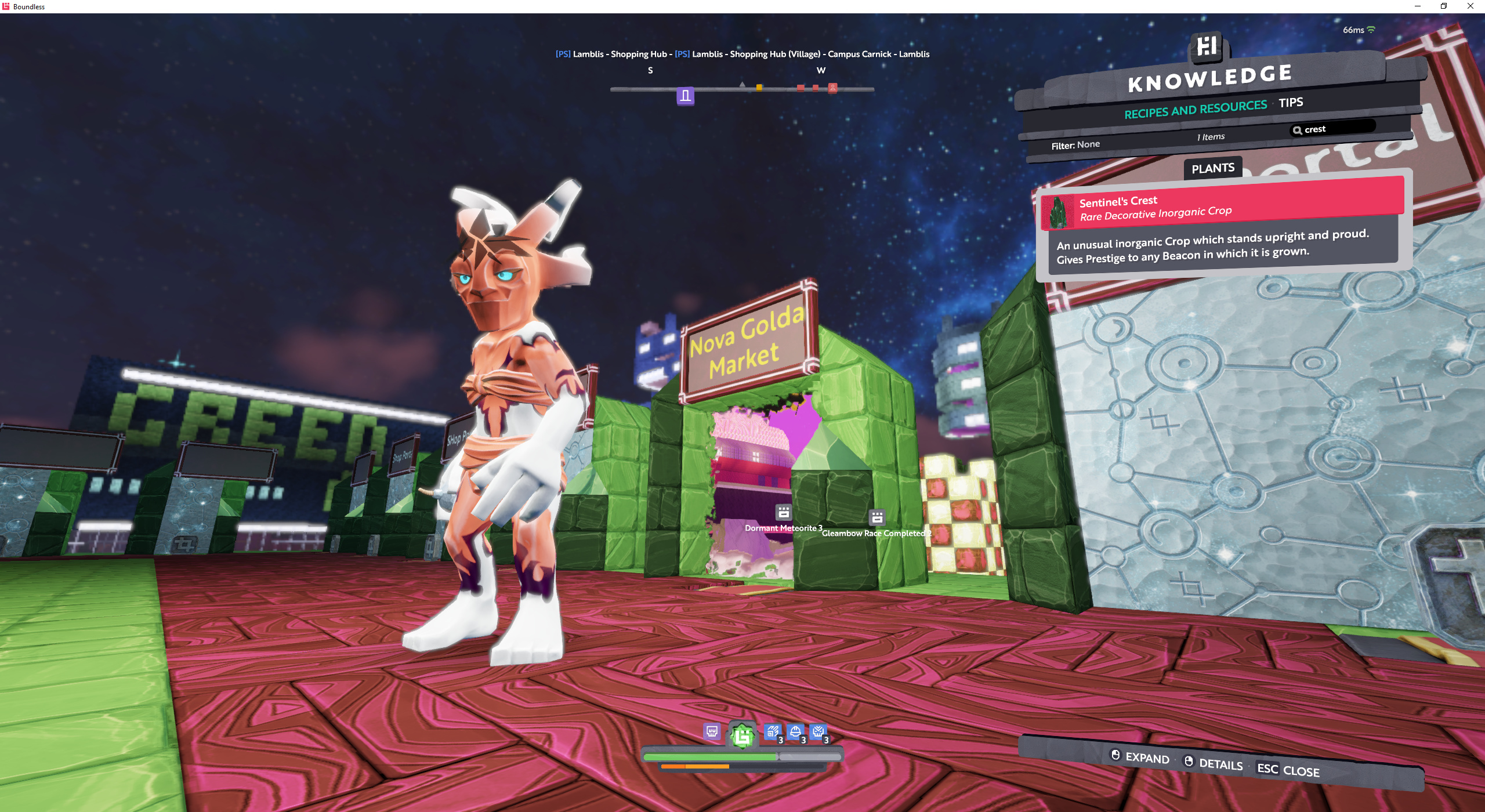Click the Knowledge menu icon above the title
1485x812 pixels.
(x=1207, y=45)
